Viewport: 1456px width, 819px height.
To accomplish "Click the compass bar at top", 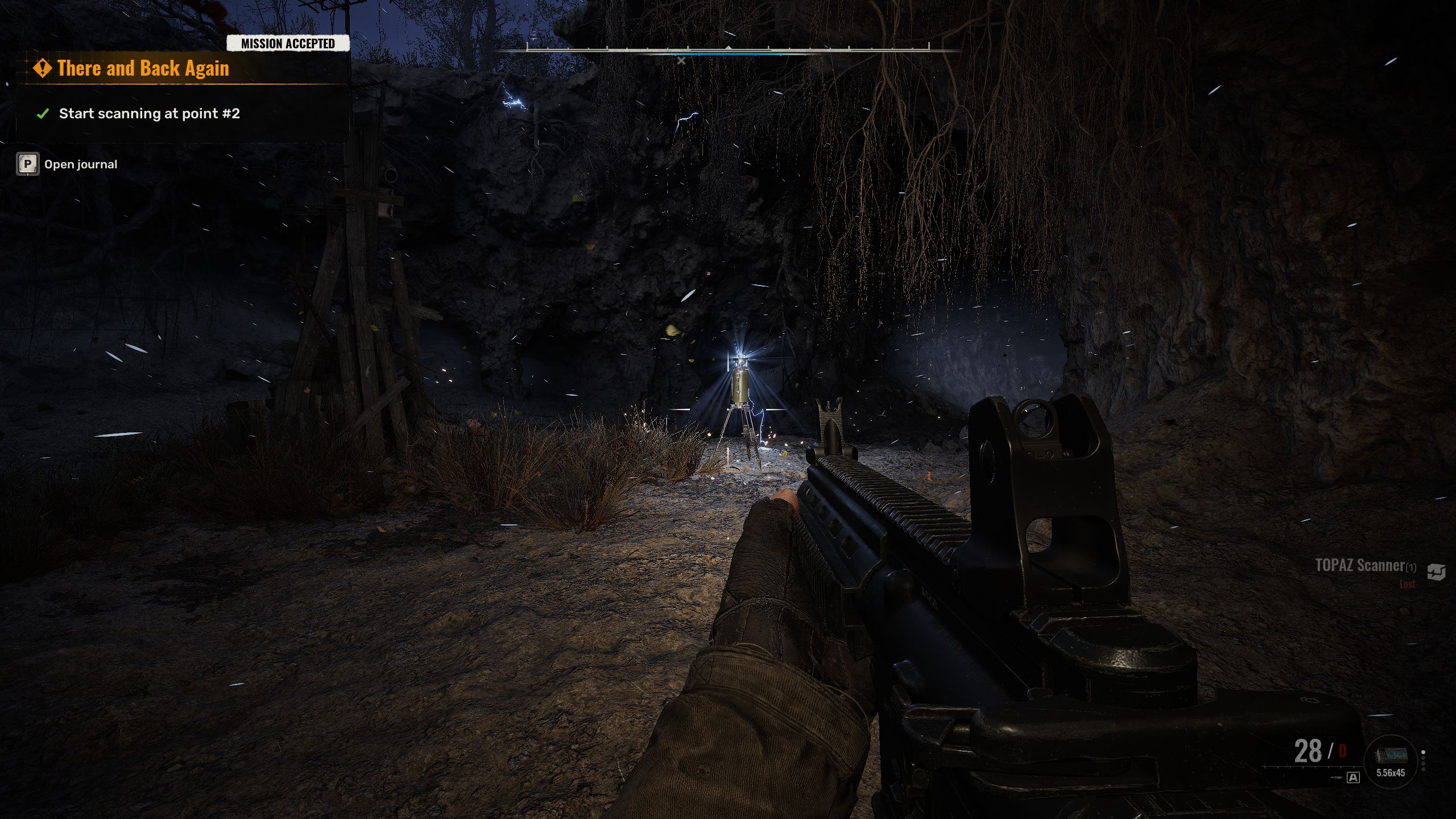I will coord(728,50).
